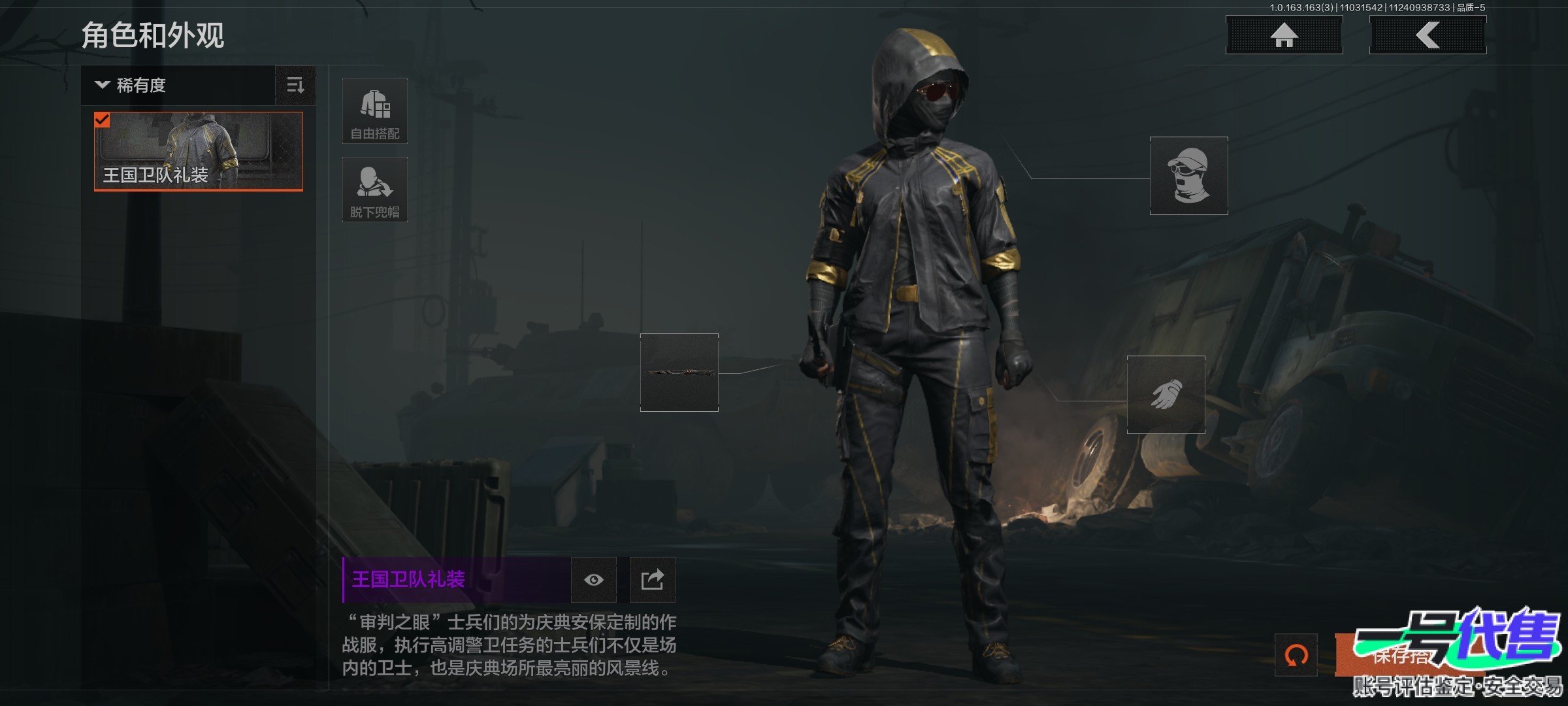The height and width of the screenshot is (706, 1568).
Task: Open the headgear mask equipment slot
Action: [x=1188, y=176]
